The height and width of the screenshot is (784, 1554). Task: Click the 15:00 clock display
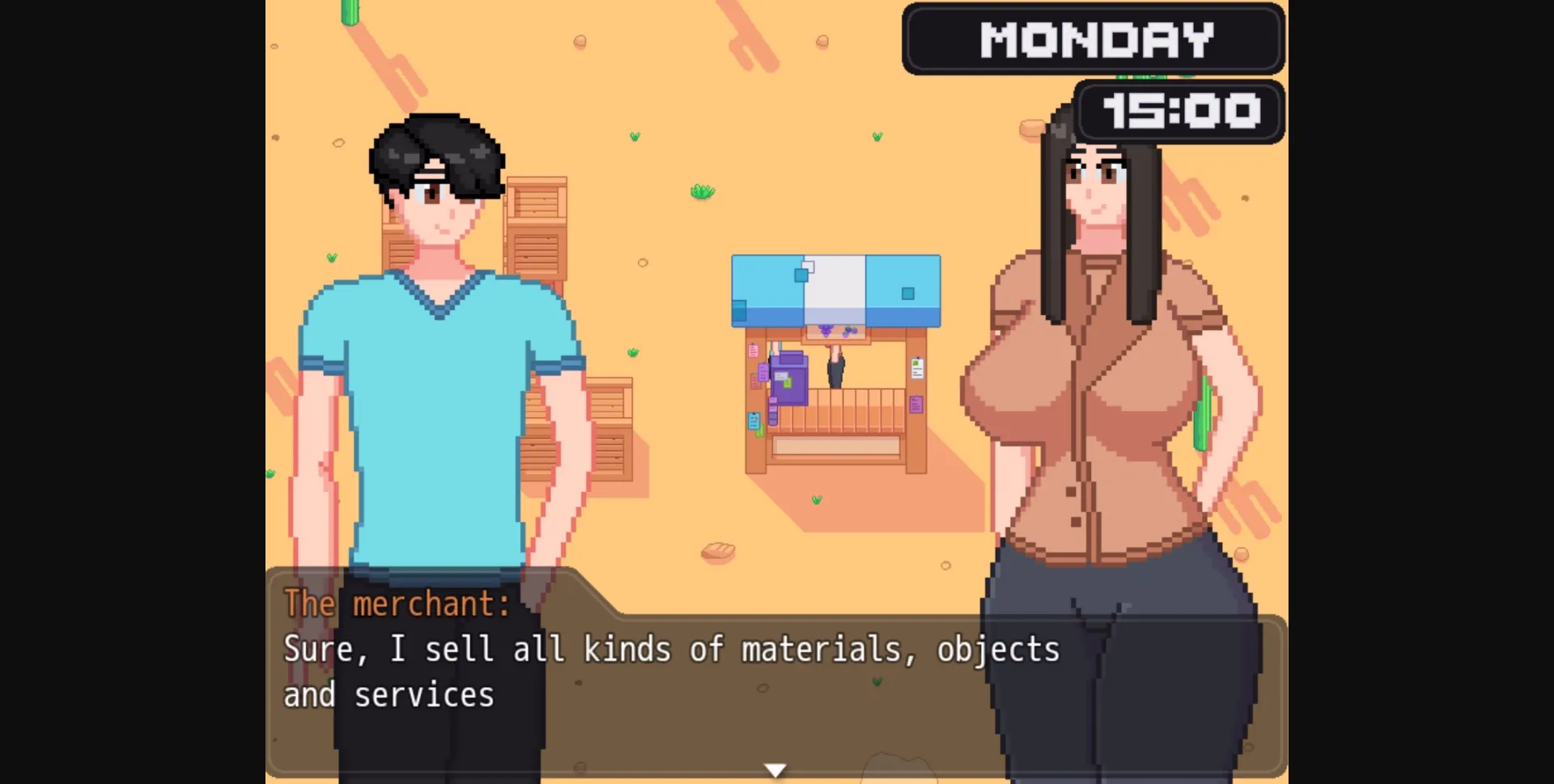tap(1178, 112)
